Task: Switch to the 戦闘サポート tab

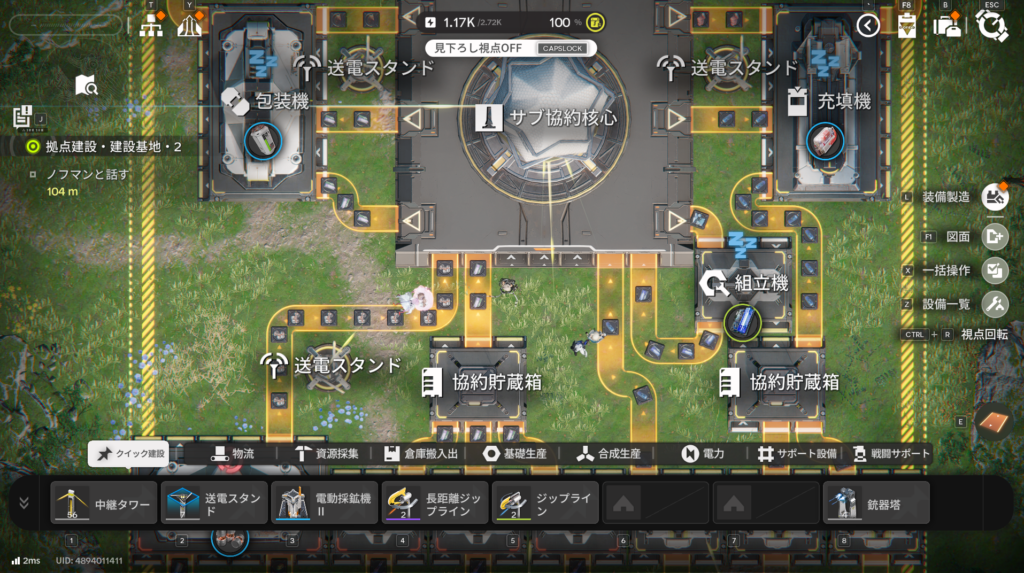Action: coord(889,454)
